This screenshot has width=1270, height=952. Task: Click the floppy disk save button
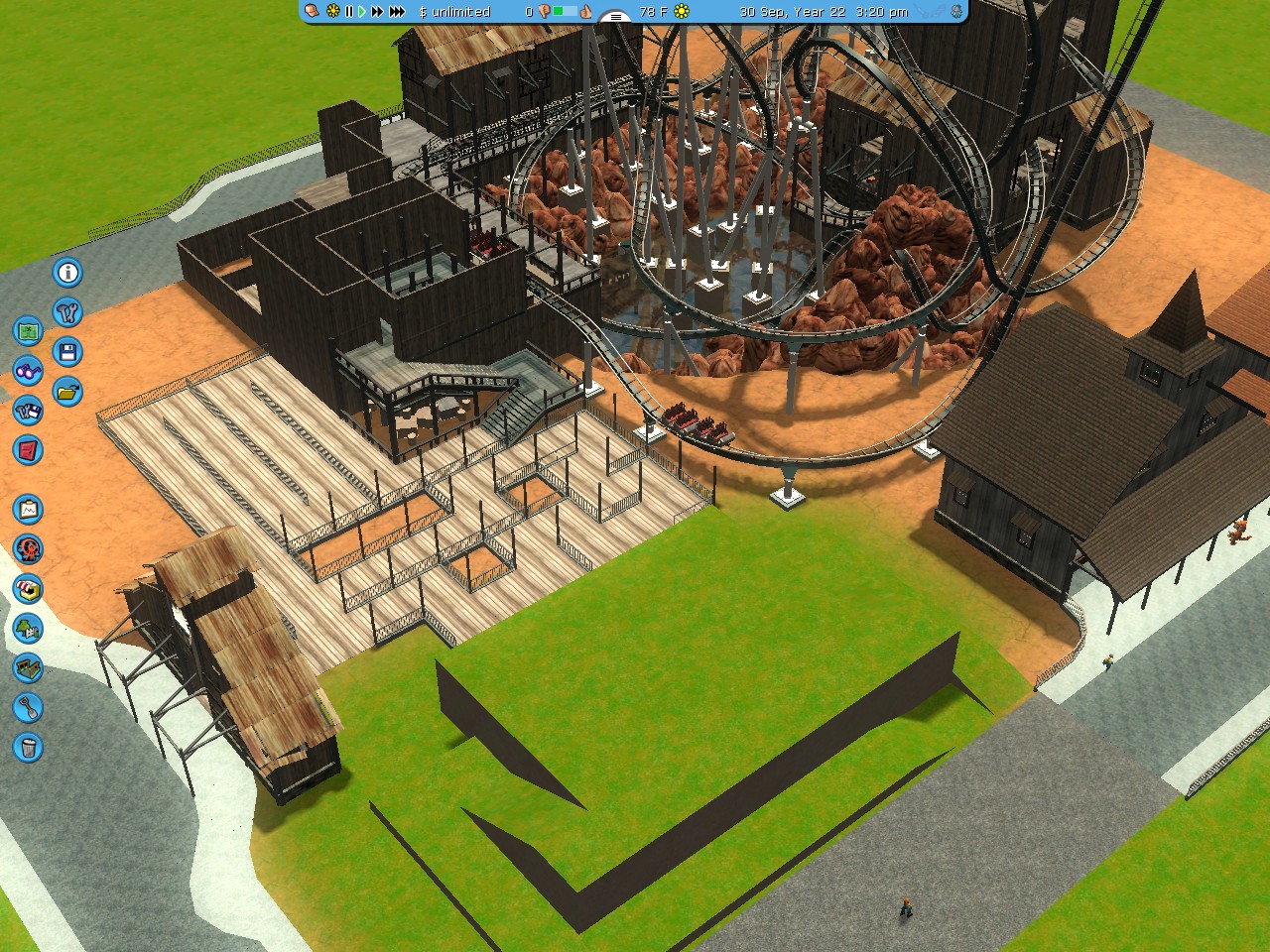click(67, 352)
